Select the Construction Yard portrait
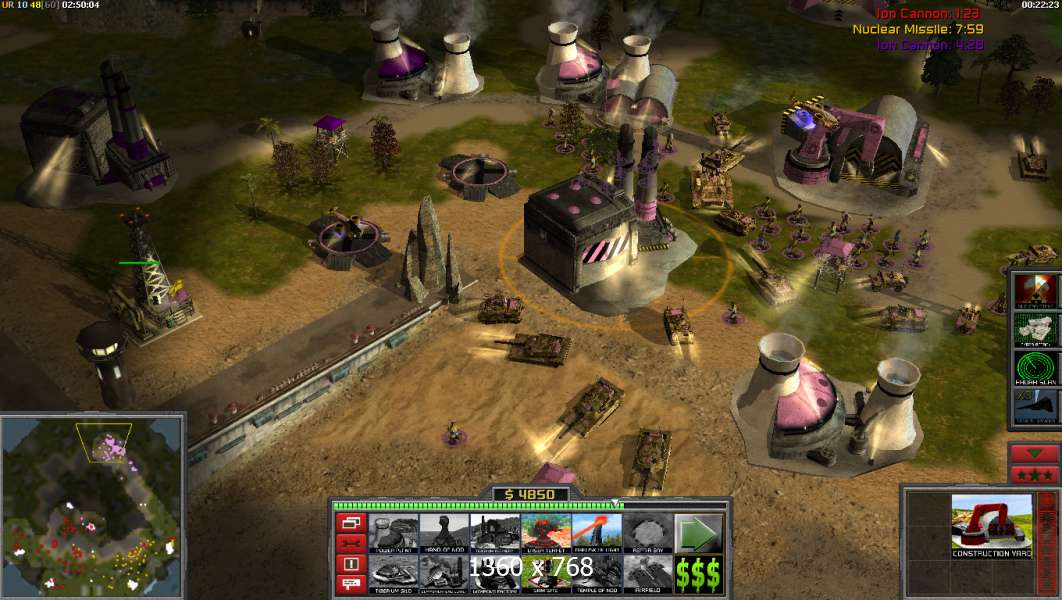This screenshot has width=1062, height=600. 991,525
